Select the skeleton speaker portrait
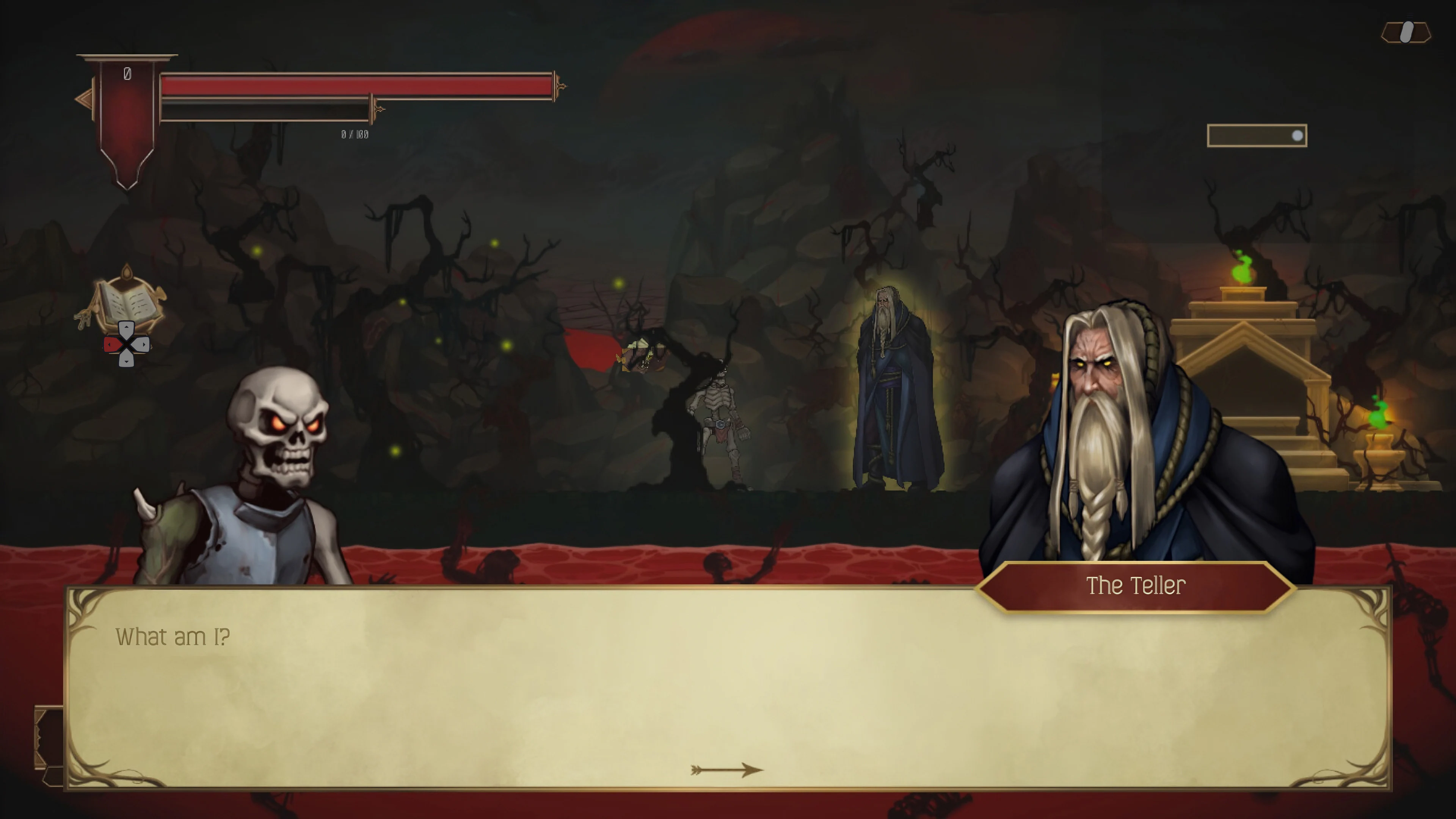Image resolution: width=1456 pixels, height=819 pixels. (x=266, y=469)
